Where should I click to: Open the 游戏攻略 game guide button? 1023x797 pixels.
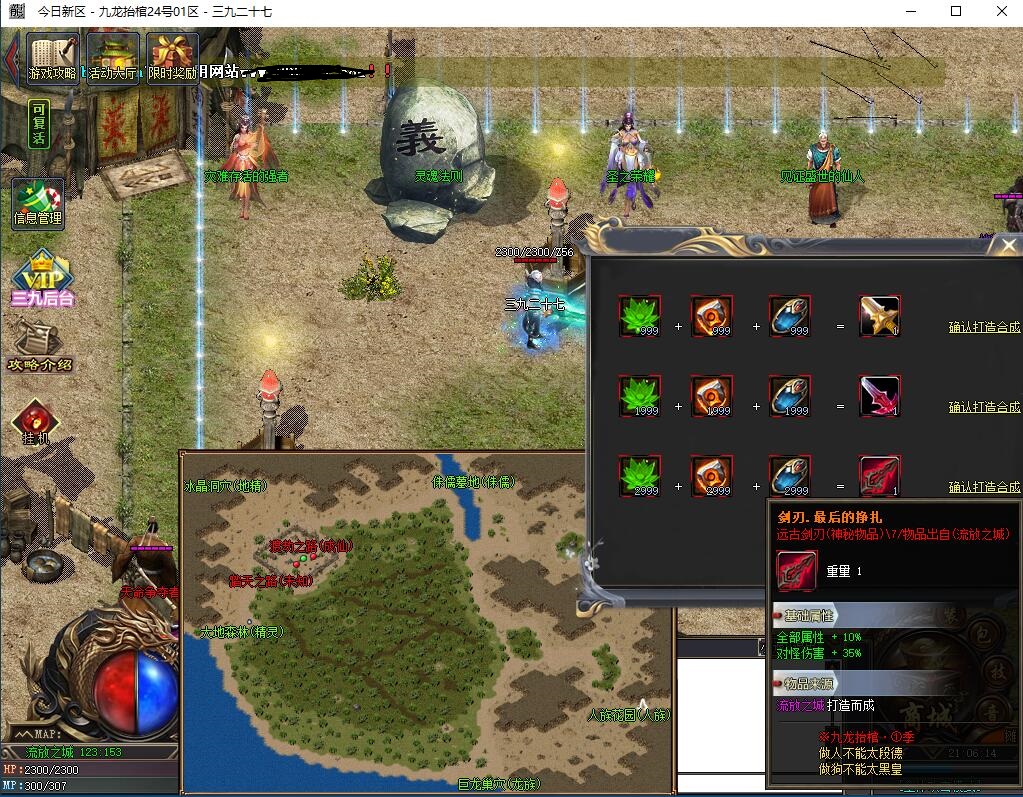[53, 58]
